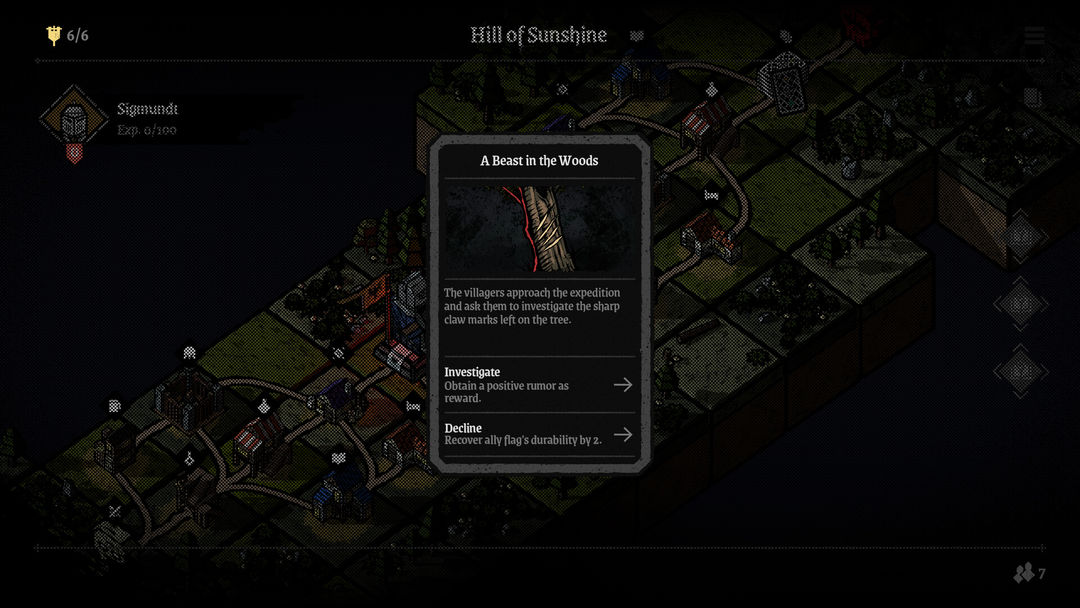Choose the Investigate option
The image size is (1080, 608).
click(x=538, y=384)
